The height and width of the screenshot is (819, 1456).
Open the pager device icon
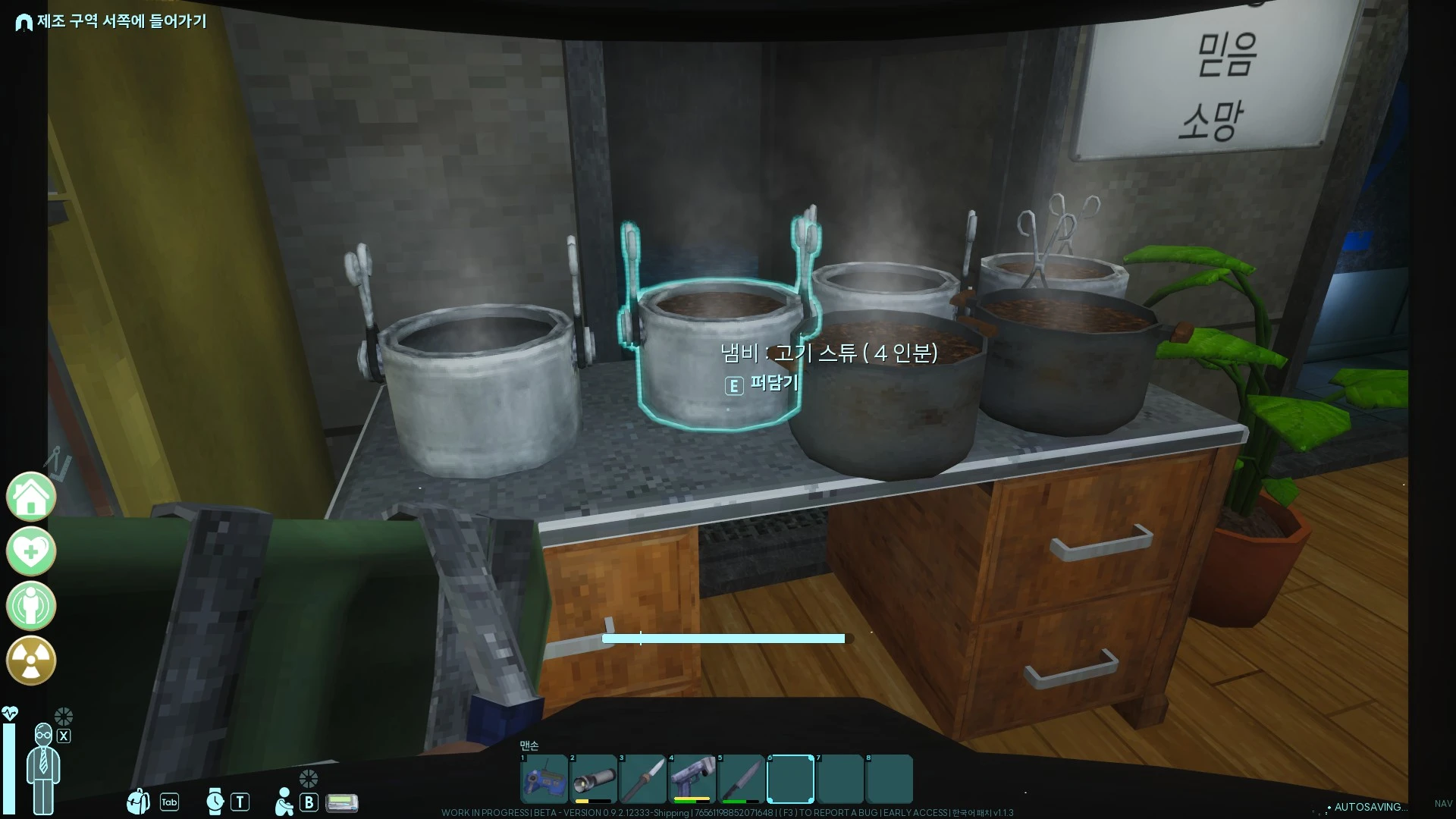click(x=342, y=802)
